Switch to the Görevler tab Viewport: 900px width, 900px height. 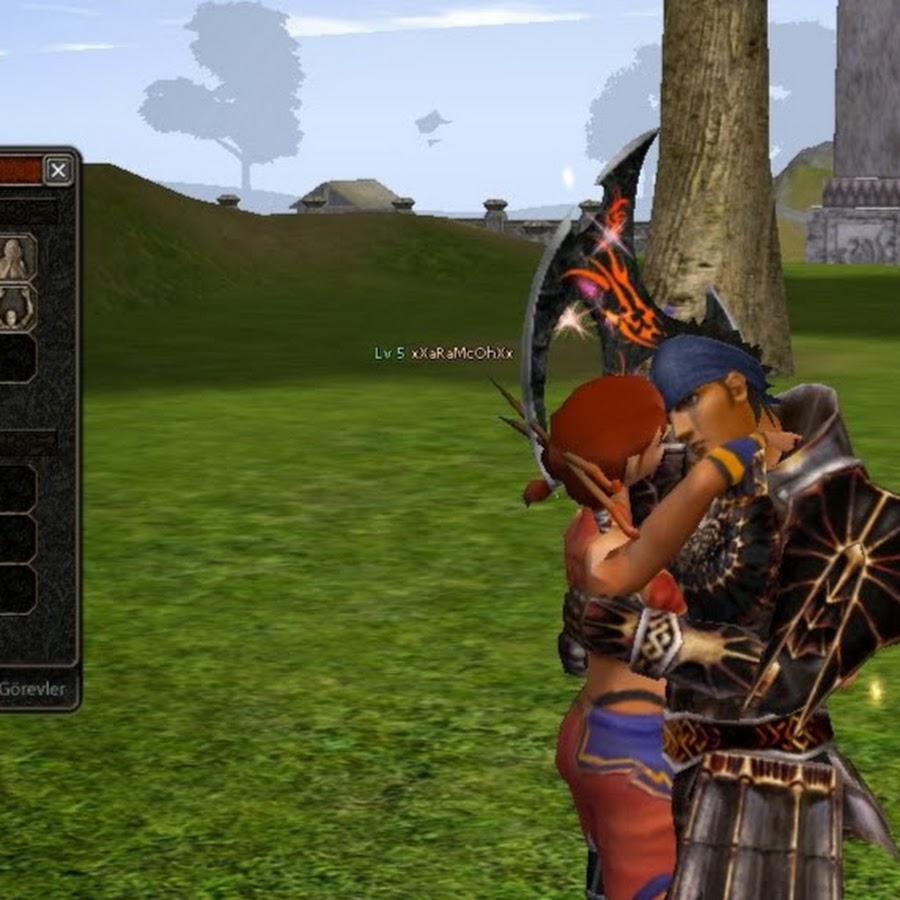coord(32,689)
